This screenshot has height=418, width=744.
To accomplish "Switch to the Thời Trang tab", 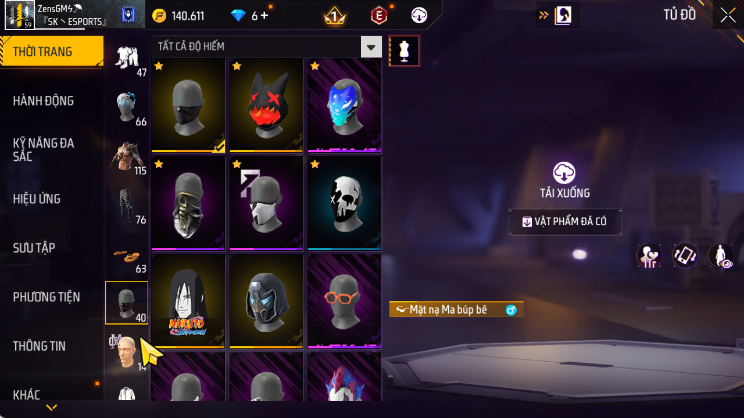I will [50, 51].
